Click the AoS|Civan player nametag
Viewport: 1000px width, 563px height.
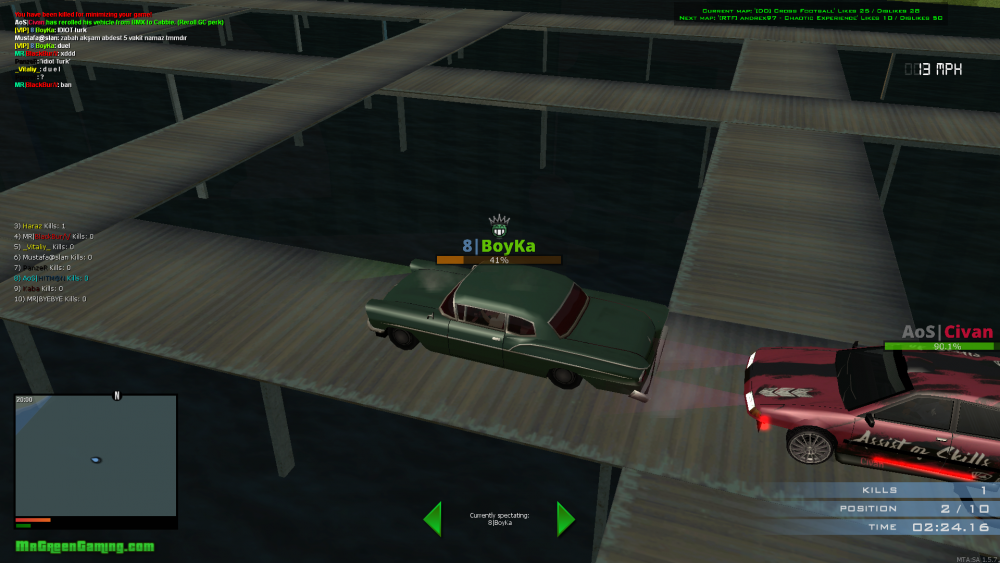pyautogui.click(x=947, y=332)
